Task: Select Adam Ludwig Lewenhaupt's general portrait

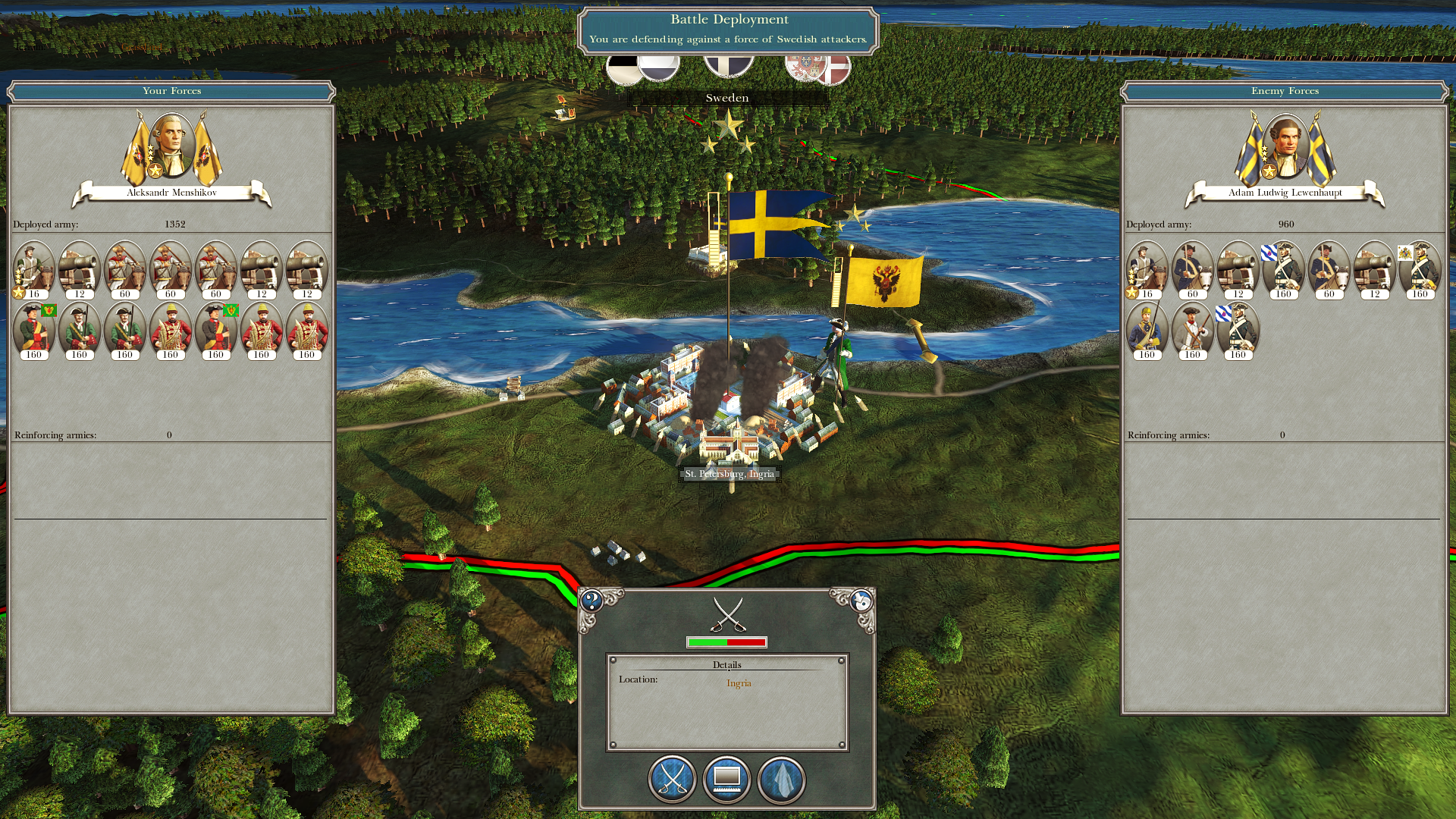Action: pyautogui.click(x=1285, y=147)
